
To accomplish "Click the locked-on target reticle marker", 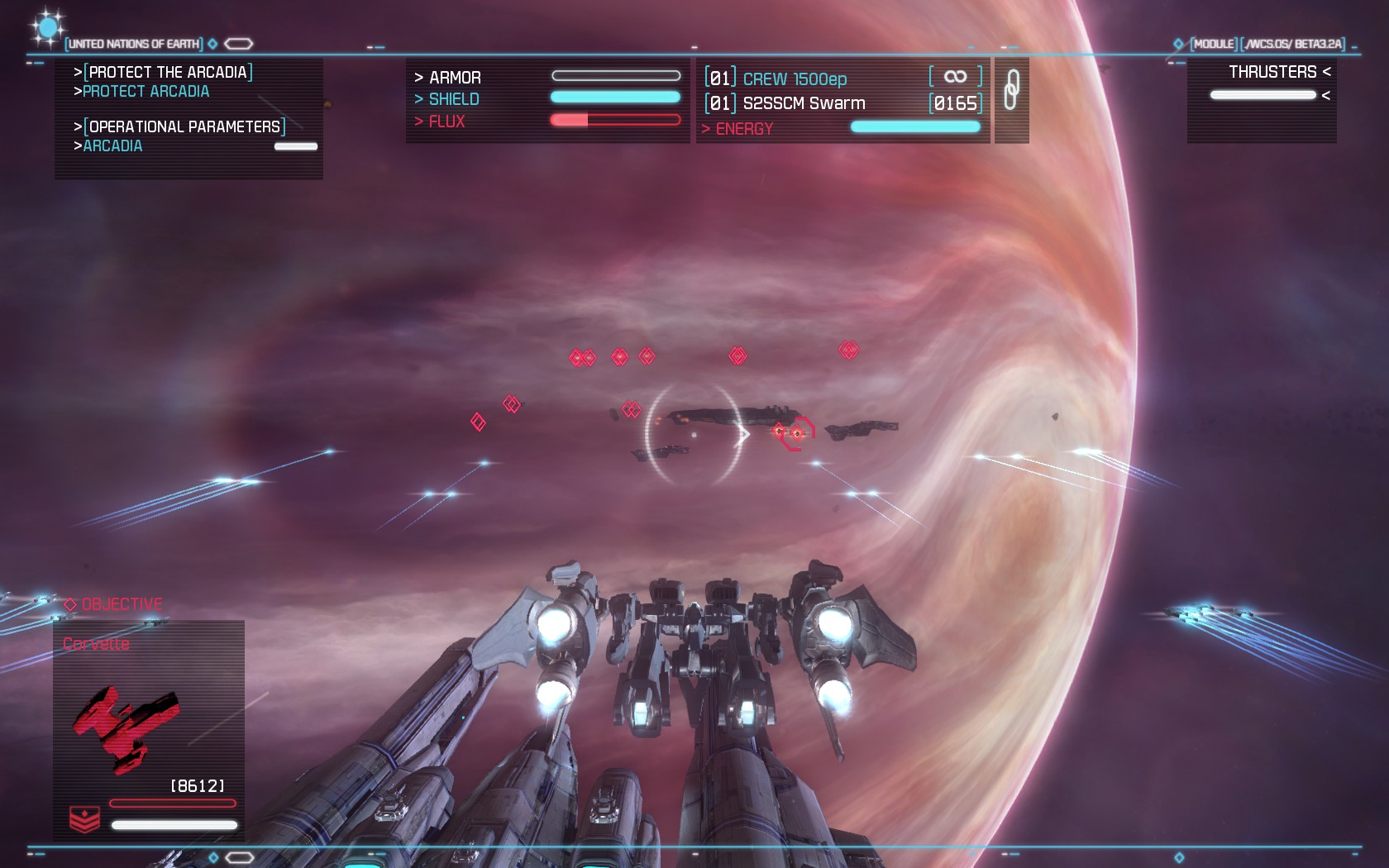I will click(x=795, y=432).
